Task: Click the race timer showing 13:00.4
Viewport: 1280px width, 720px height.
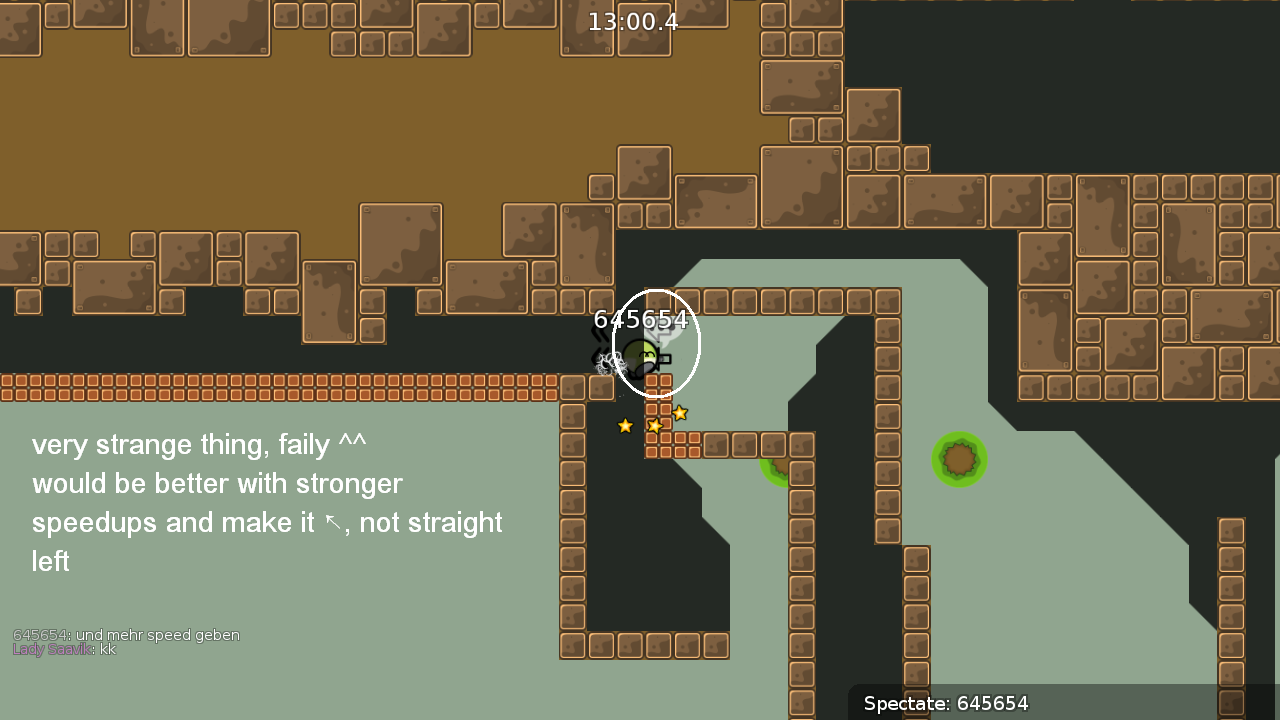Action: 632,21
